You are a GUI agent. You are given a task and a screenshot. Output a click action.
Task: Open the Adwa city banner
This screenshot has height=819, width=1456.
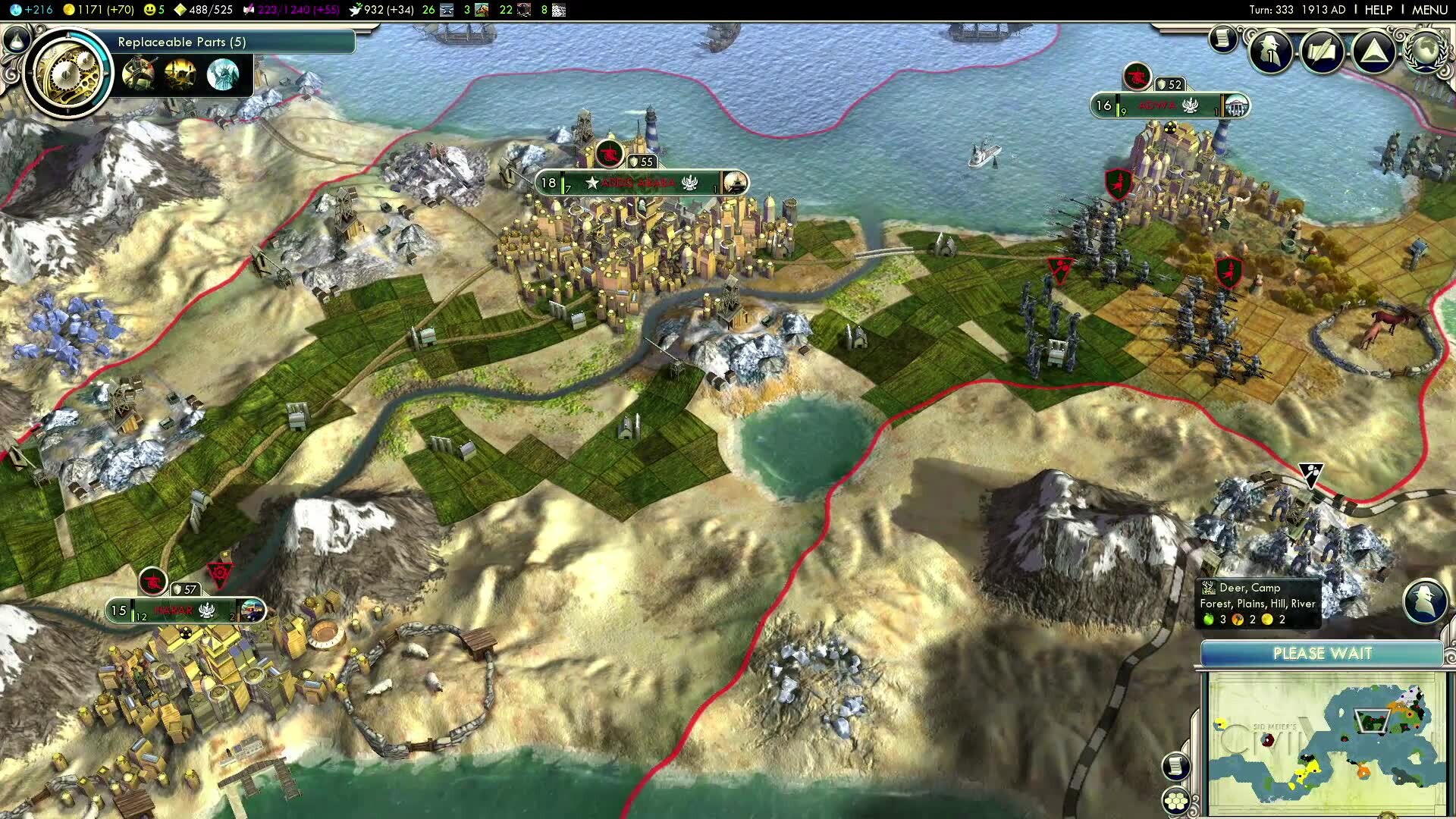coord(1169,106)
